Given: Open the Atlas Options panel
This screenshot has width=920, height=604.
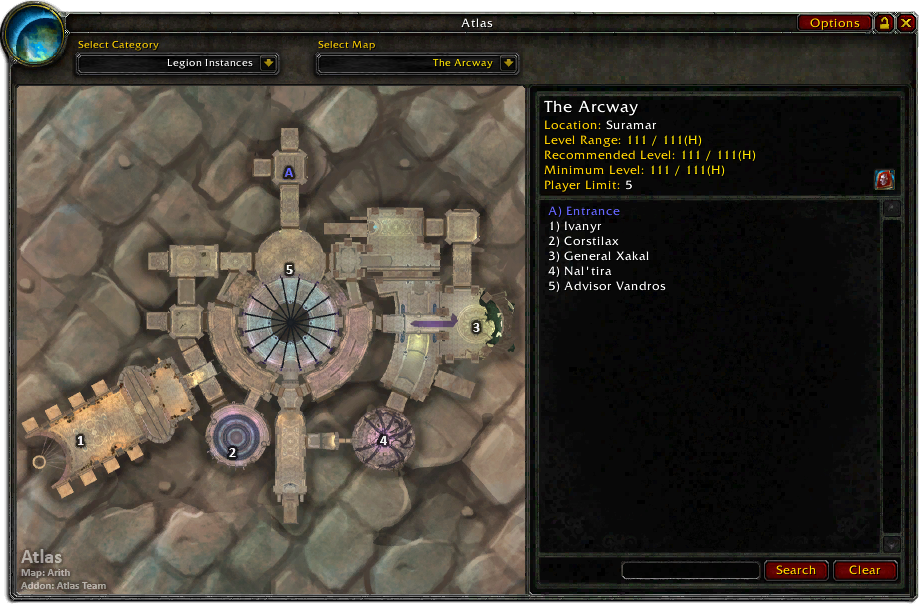Looking at the screenshot, I should click(x=834, y=23).
